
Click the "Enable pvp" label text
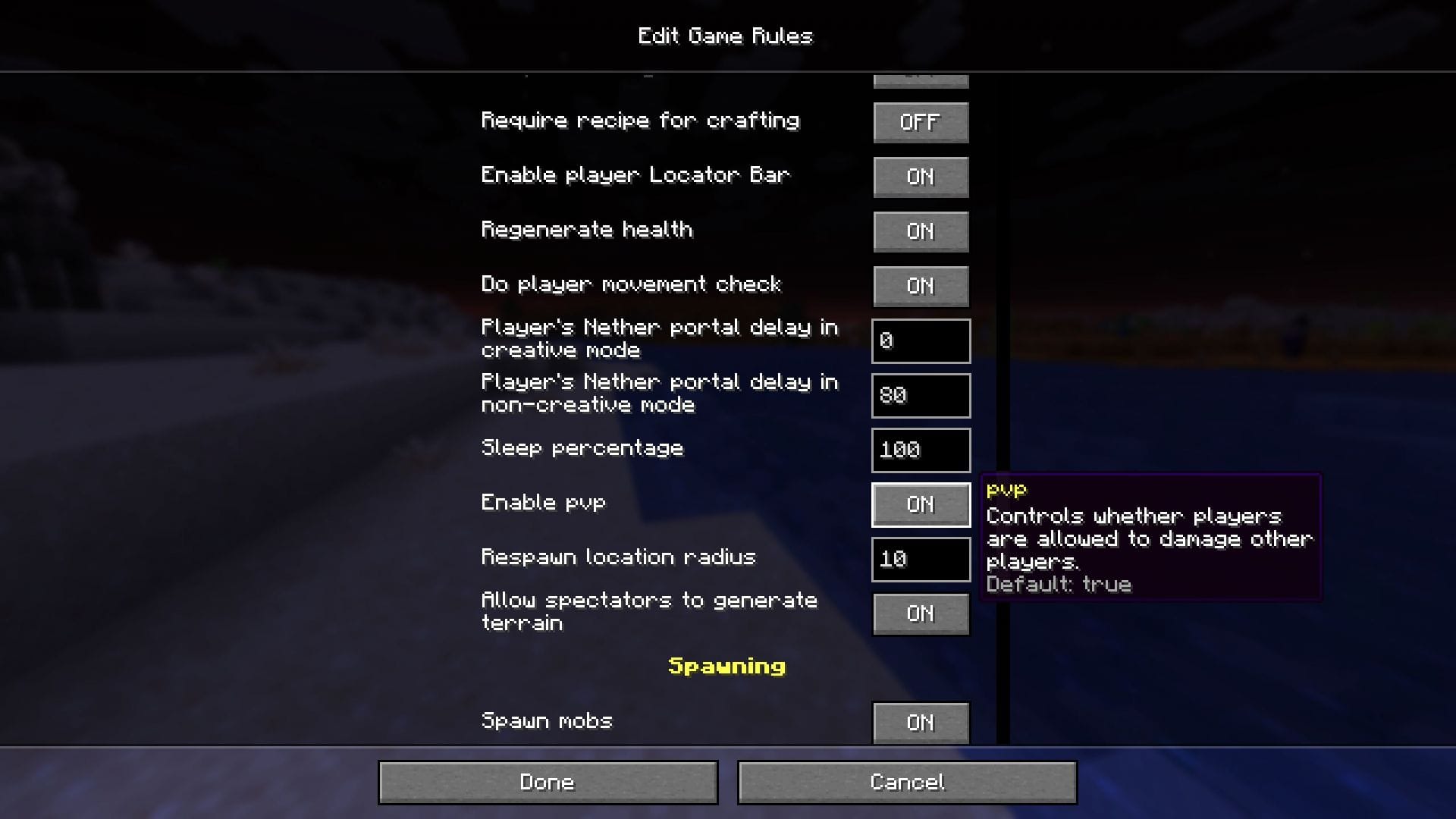[543, 503]
